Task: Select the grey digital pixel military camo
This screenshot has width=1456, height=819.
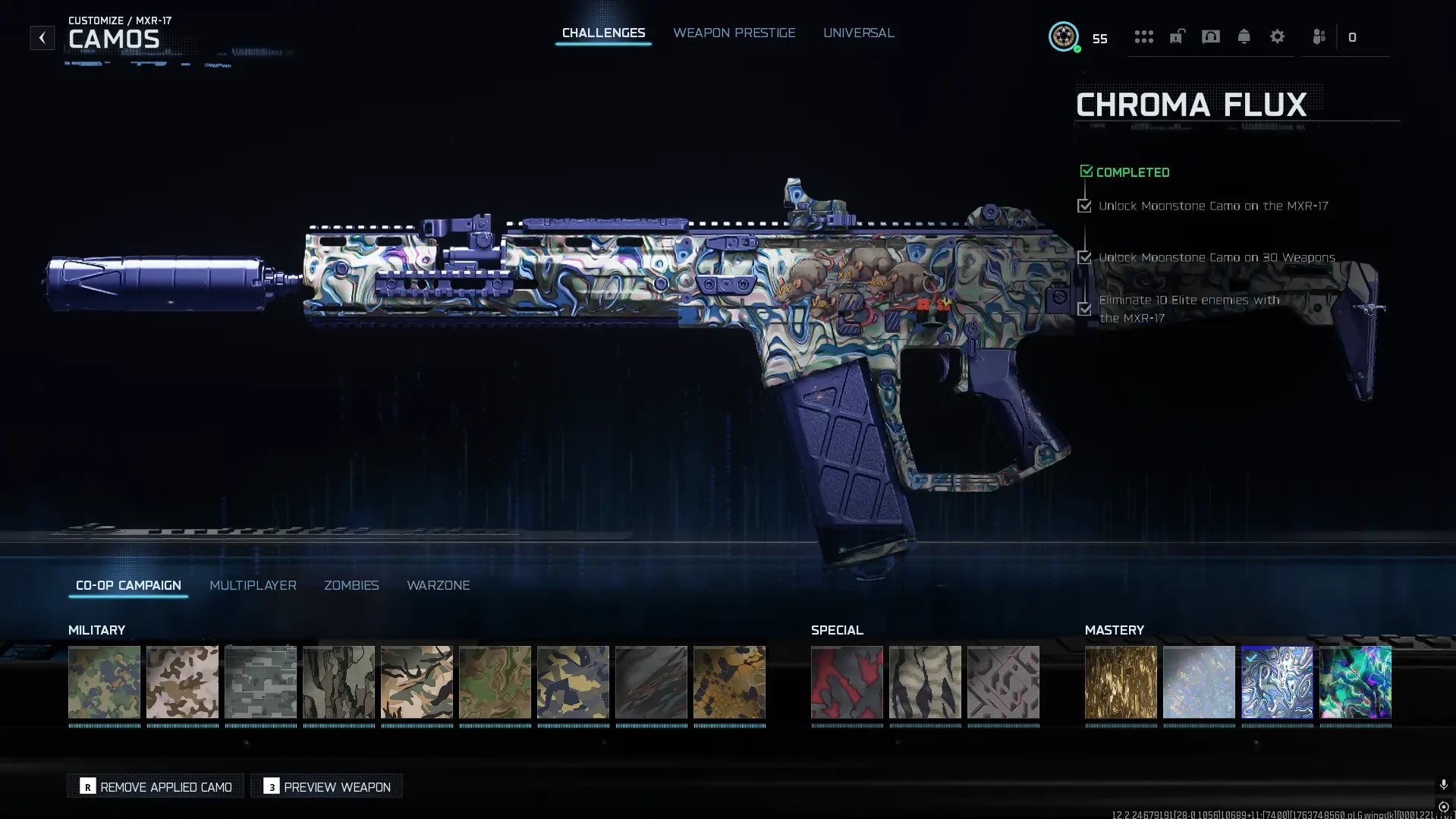Action: pyautogui.click(x=260, y=682)
